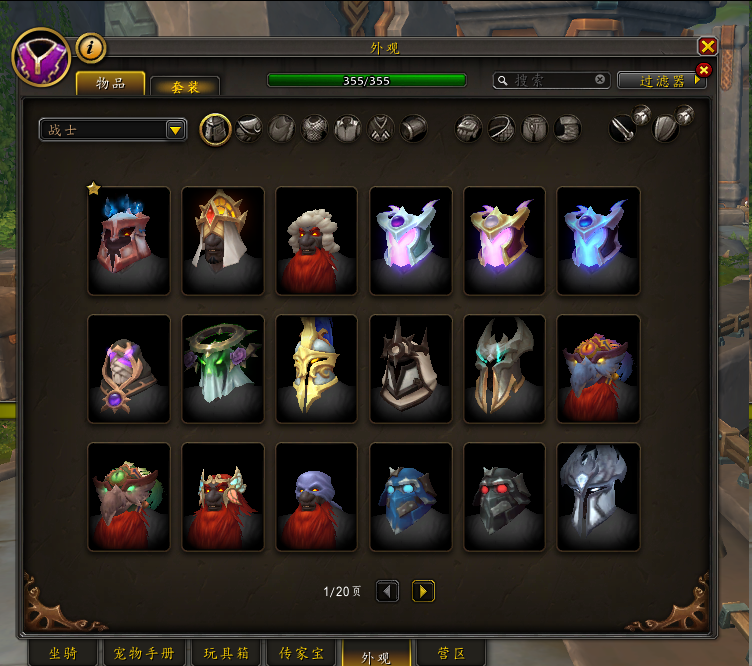Select the tall gold and blue helm

(316, 369)
